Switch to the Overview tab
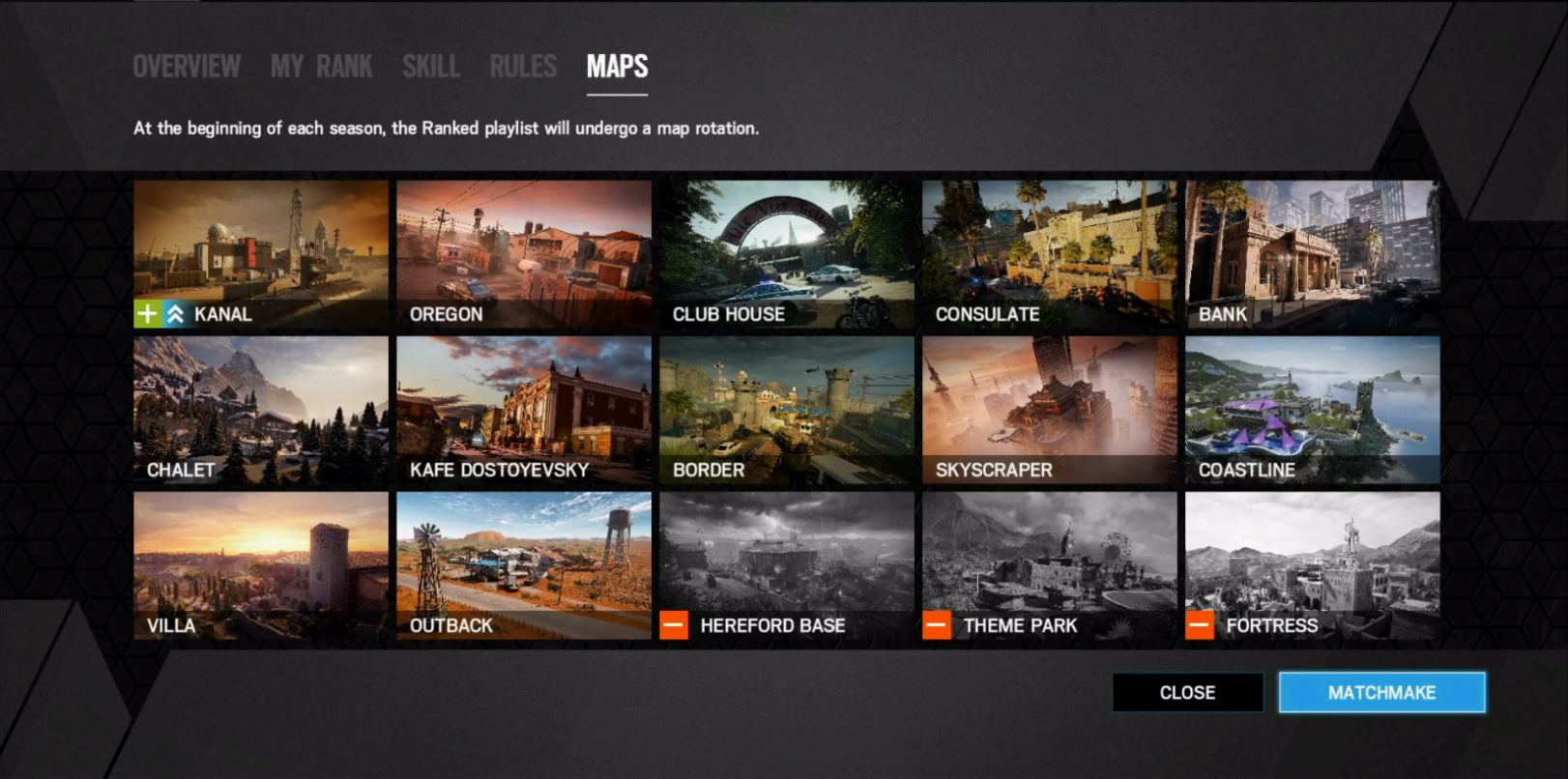The width and height of the screenshot is (1568, 779). pos(187,67)
